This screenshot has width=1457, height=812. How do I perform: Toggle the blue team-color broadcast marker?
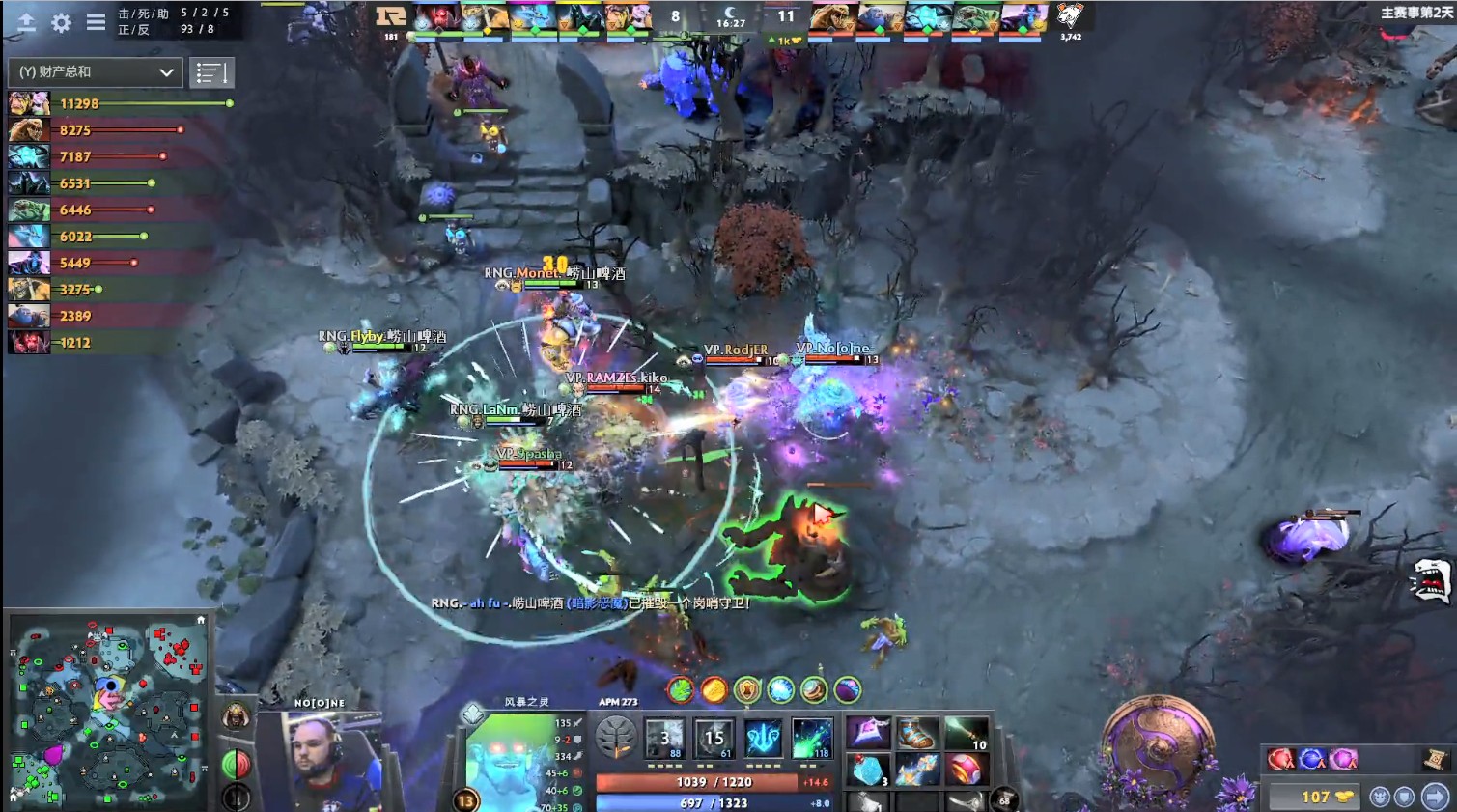click(1311, 758)
